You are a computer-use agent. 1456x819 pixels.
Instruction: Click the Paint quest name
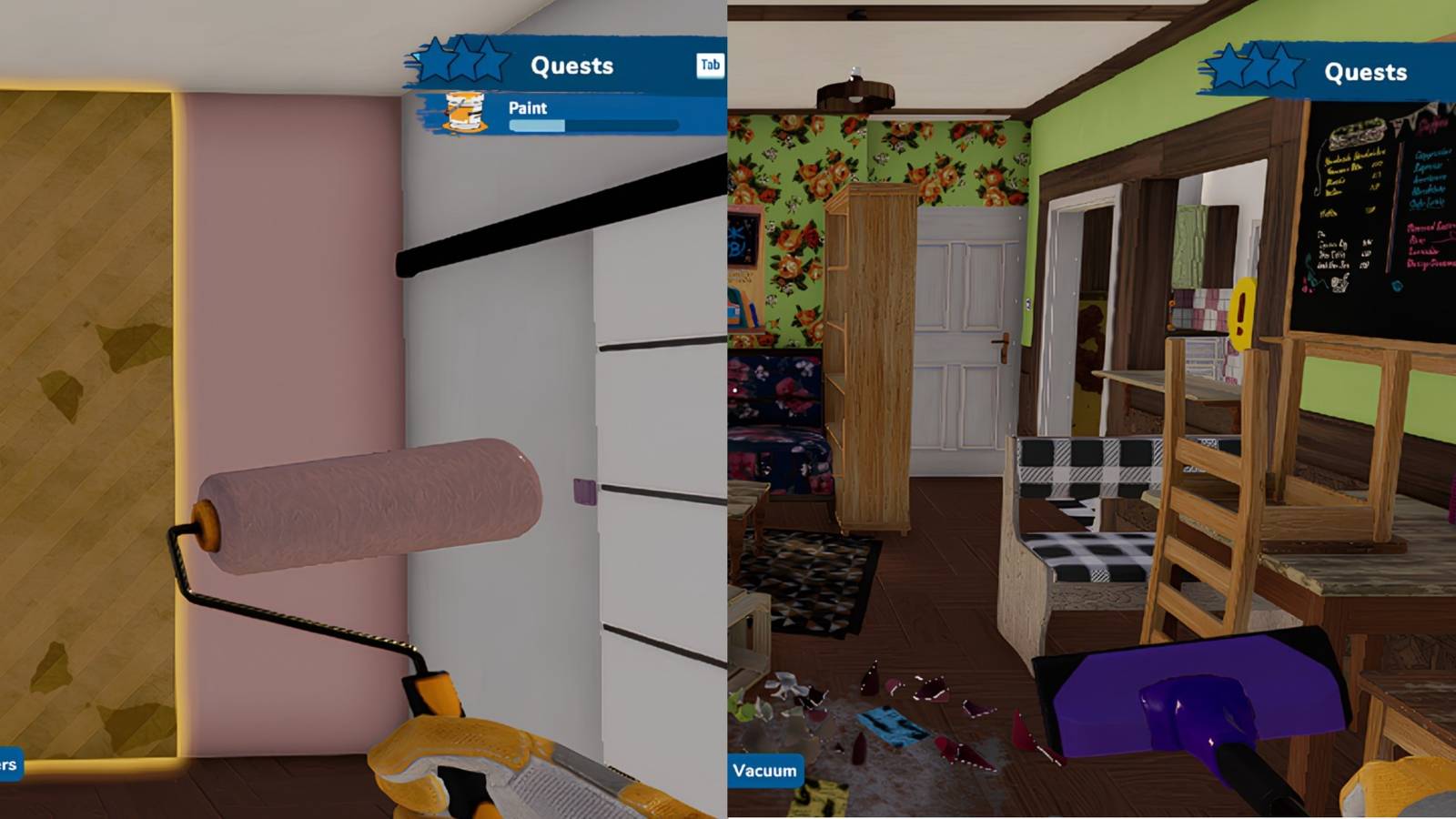[x=528, y=108]
